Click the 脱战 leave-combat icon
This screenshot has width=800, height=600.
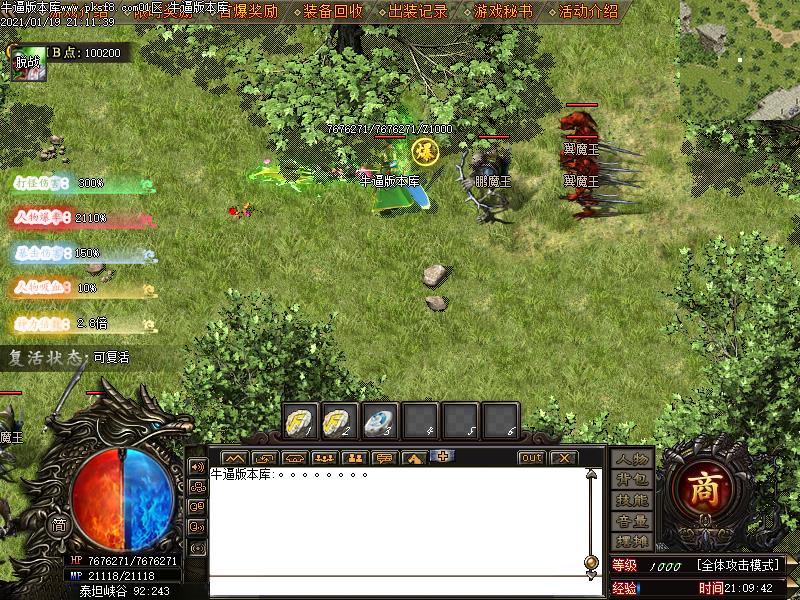click(x=26, y=62)
